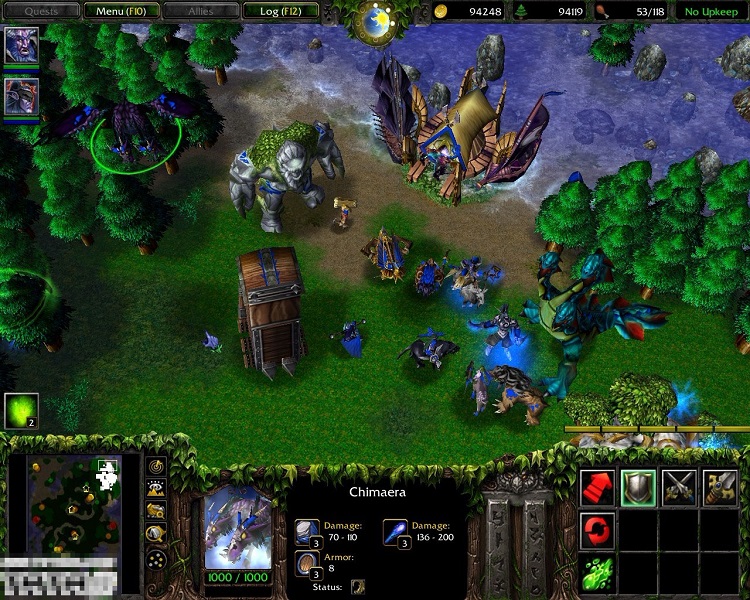The image size is (750, 600).
Task: Open the Log (F12) button
Action: click(x=281, y=11)
